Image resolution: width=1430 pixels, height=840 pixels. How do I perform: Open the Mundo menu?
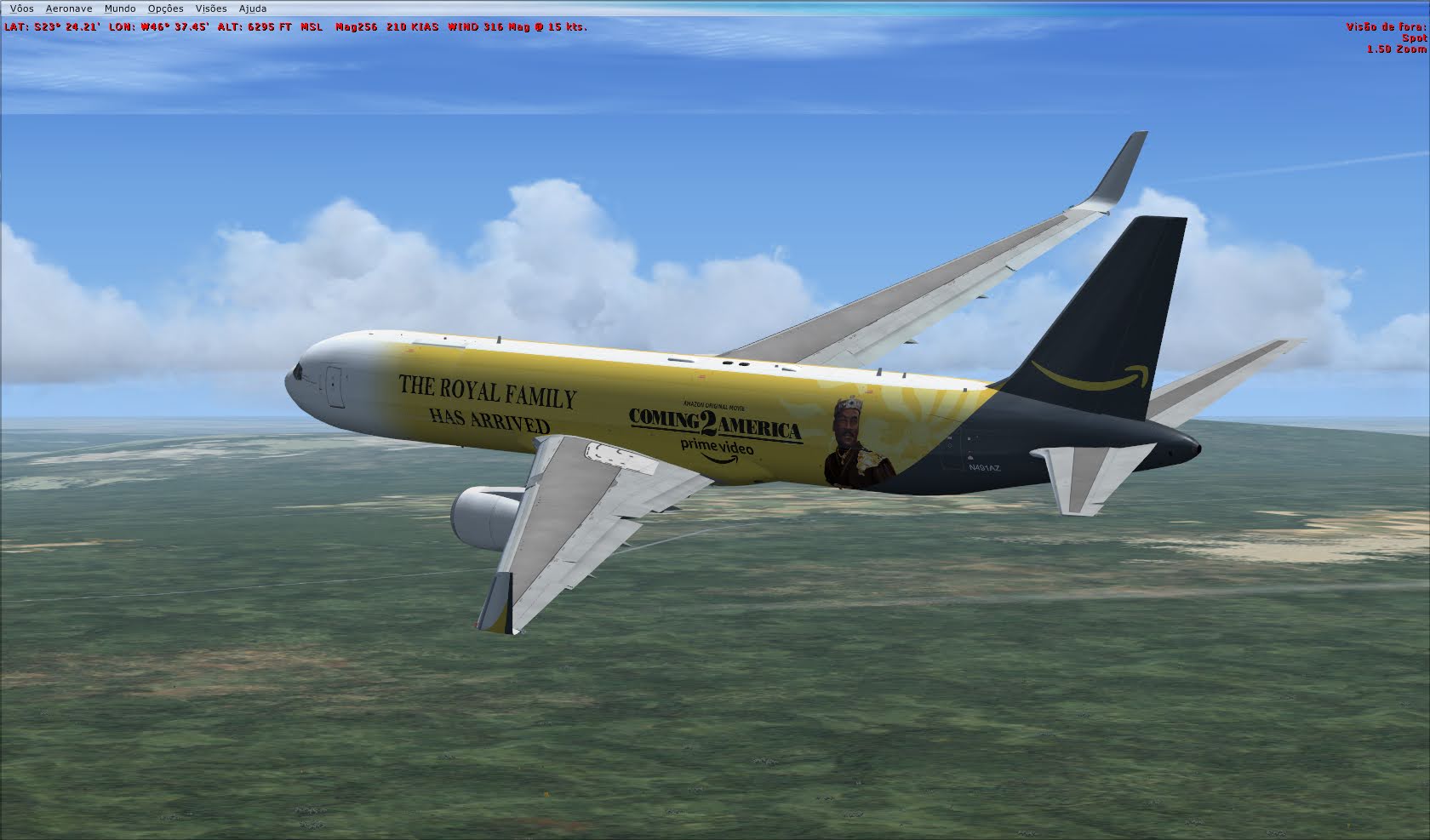coord(119,8)
